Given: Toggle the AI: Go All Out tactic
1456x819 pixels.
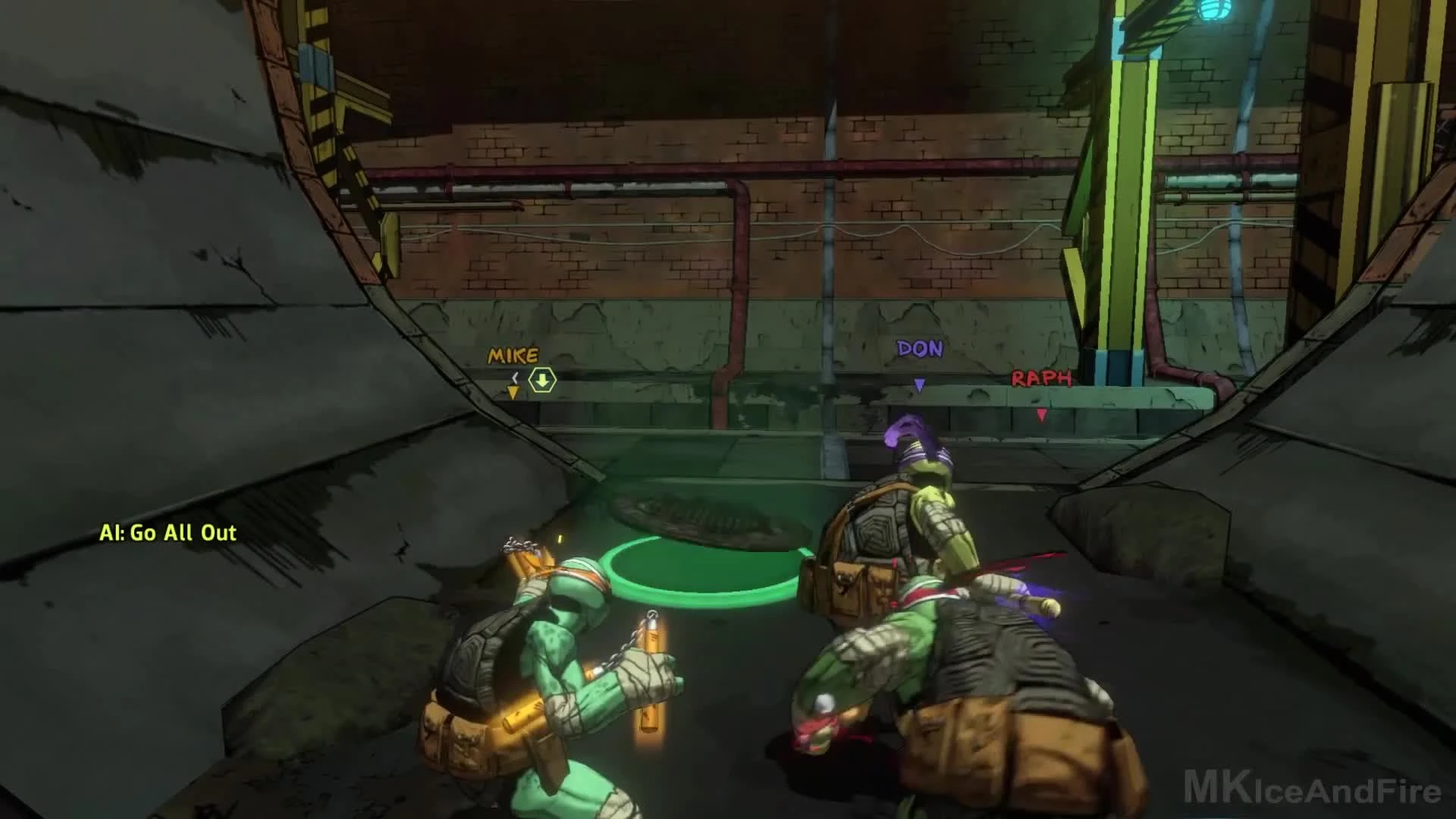Looking at the screenshot, I should pyautogui.click(x=167, y=533).
